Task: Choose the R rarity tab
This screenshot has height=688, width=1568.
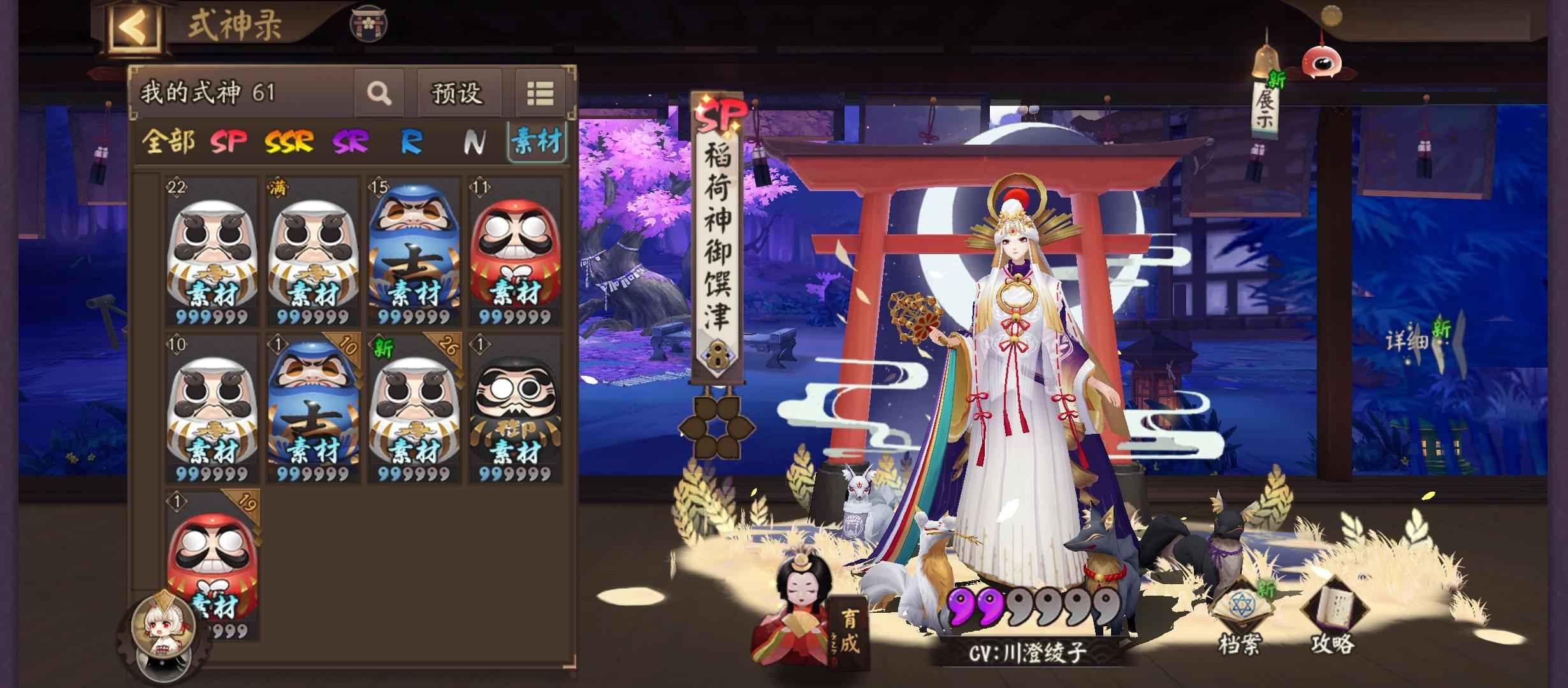Action: 411,141
